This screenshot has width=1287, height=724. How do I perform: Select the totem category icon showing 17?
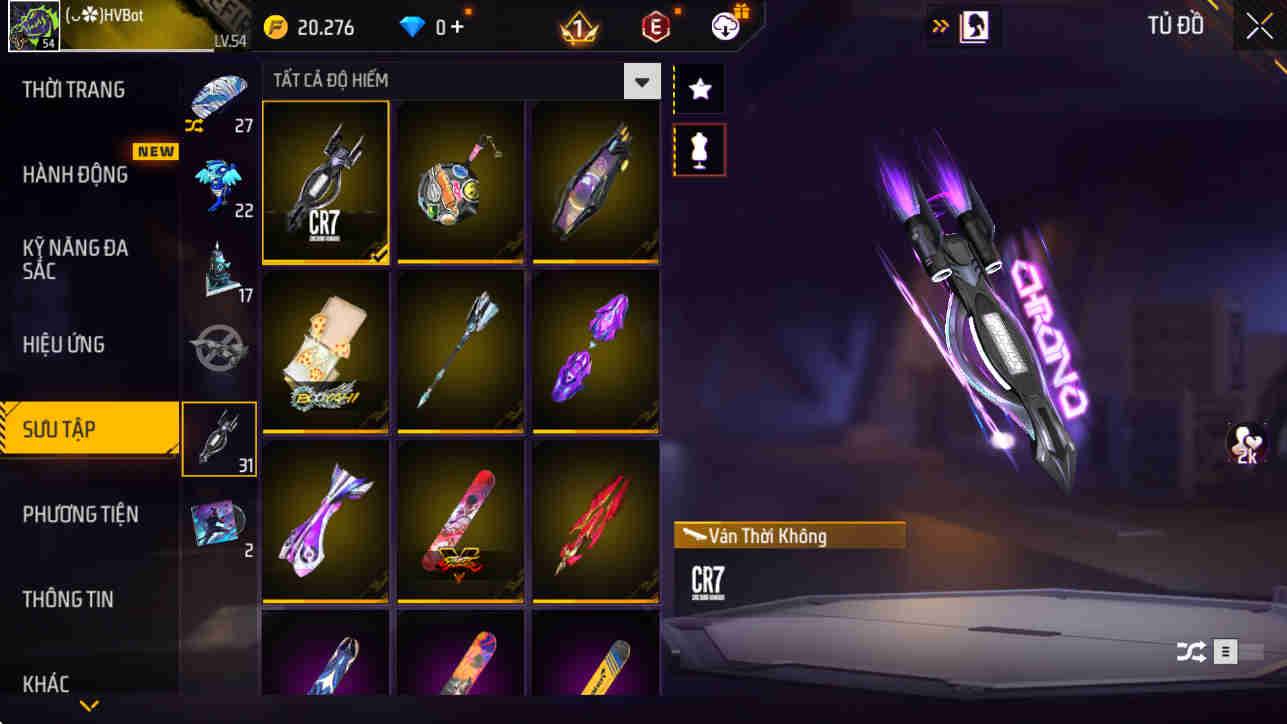click(219, 263)
